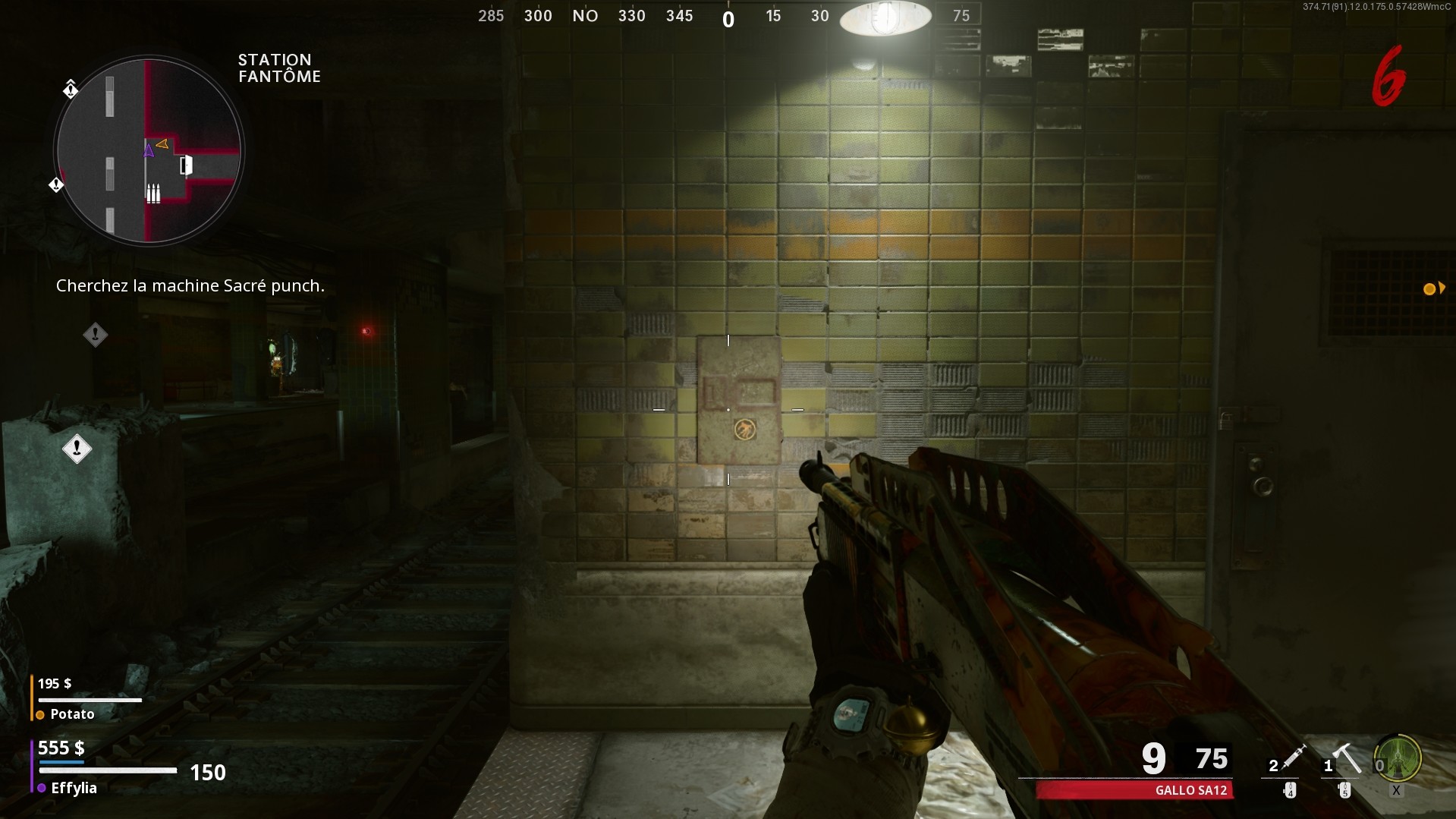Viewport: 1456px width, 819px height.
Task: Click the mouse button 4 prompt under the syringe
Action: [x=1291, y=790]
